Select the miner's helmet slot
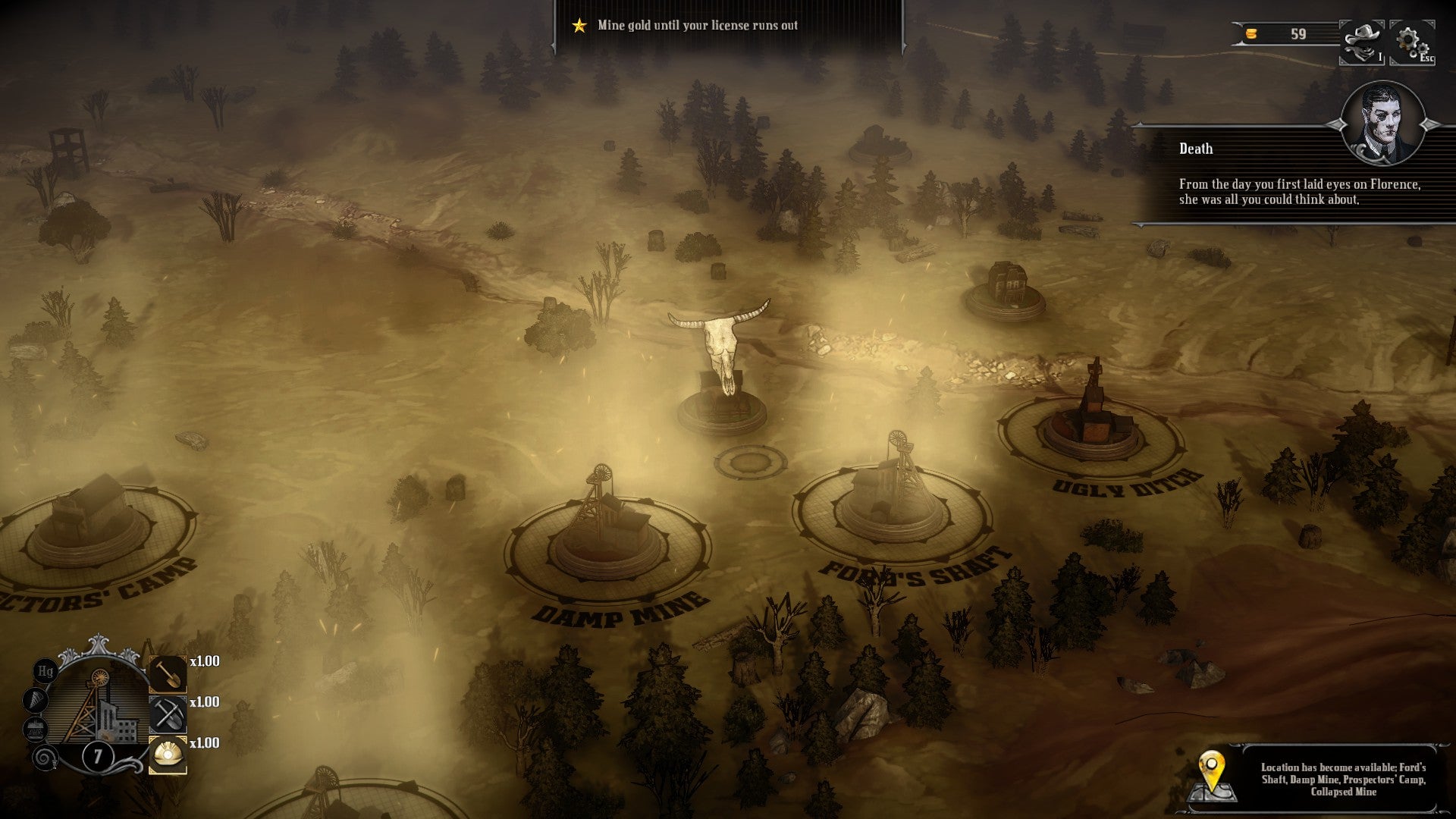This screenshot has width=1456, height=819. tap(167, 755)
